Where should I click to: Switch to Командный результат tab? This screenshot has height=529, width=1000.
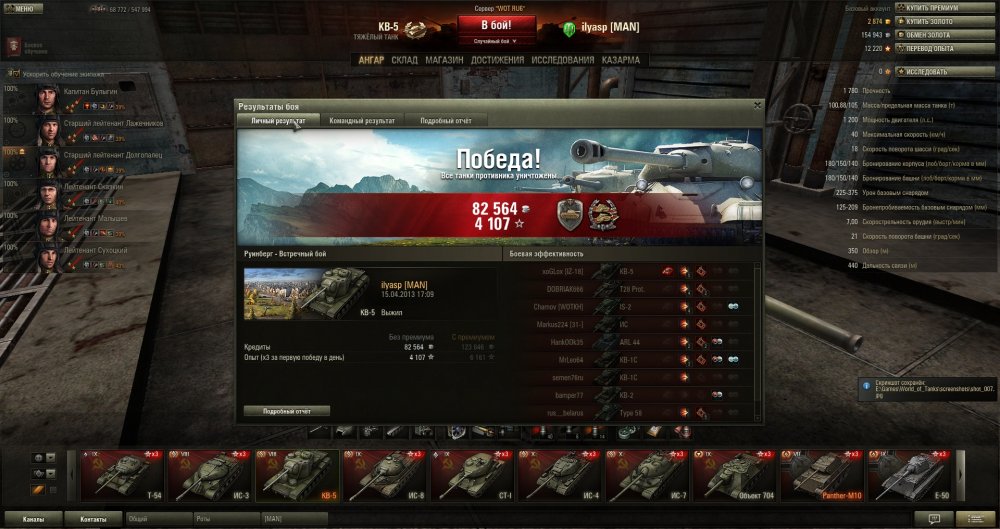(x=362, y=120)
